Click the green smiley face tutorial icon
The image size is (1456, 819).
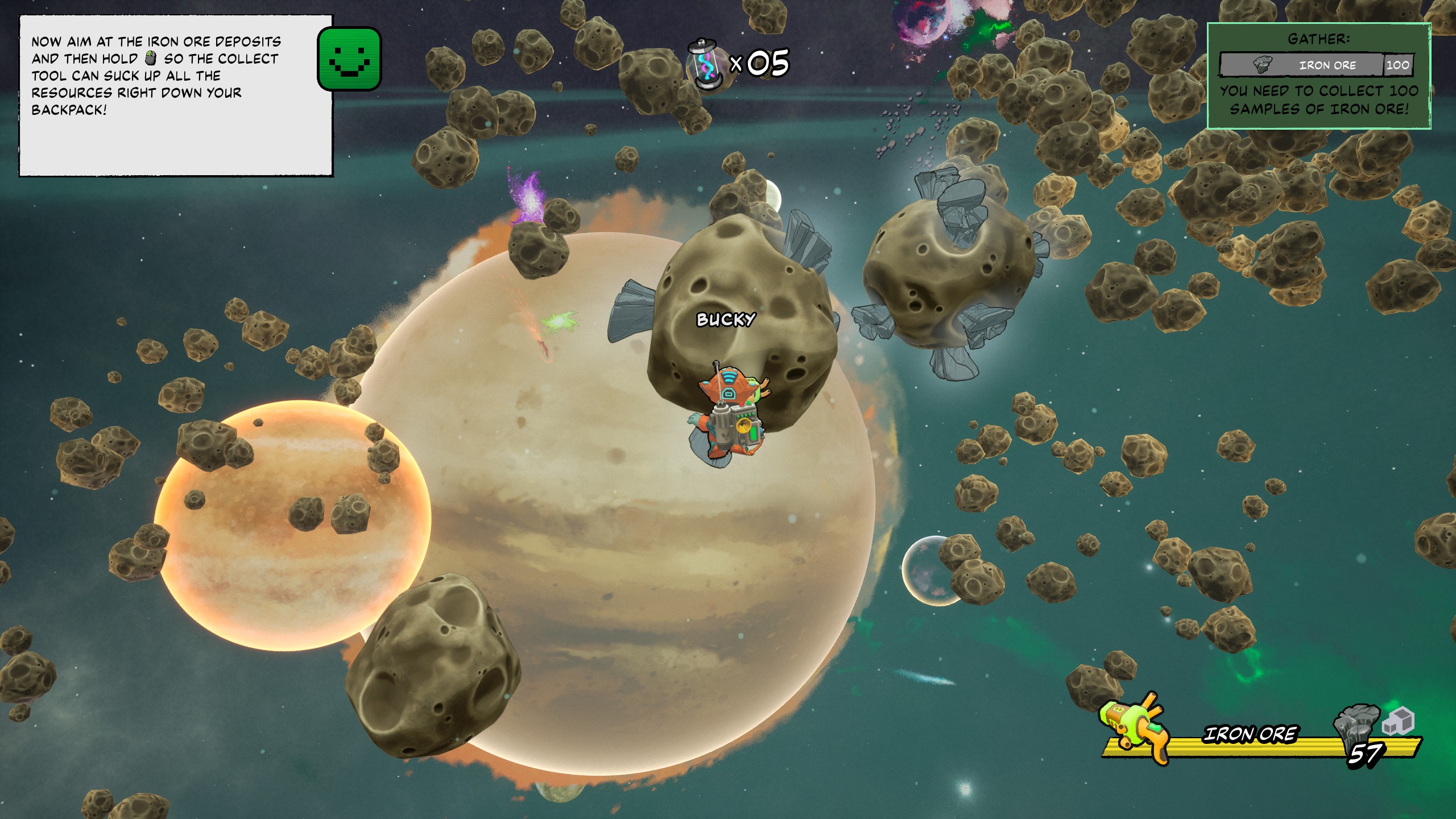(349, 59)
